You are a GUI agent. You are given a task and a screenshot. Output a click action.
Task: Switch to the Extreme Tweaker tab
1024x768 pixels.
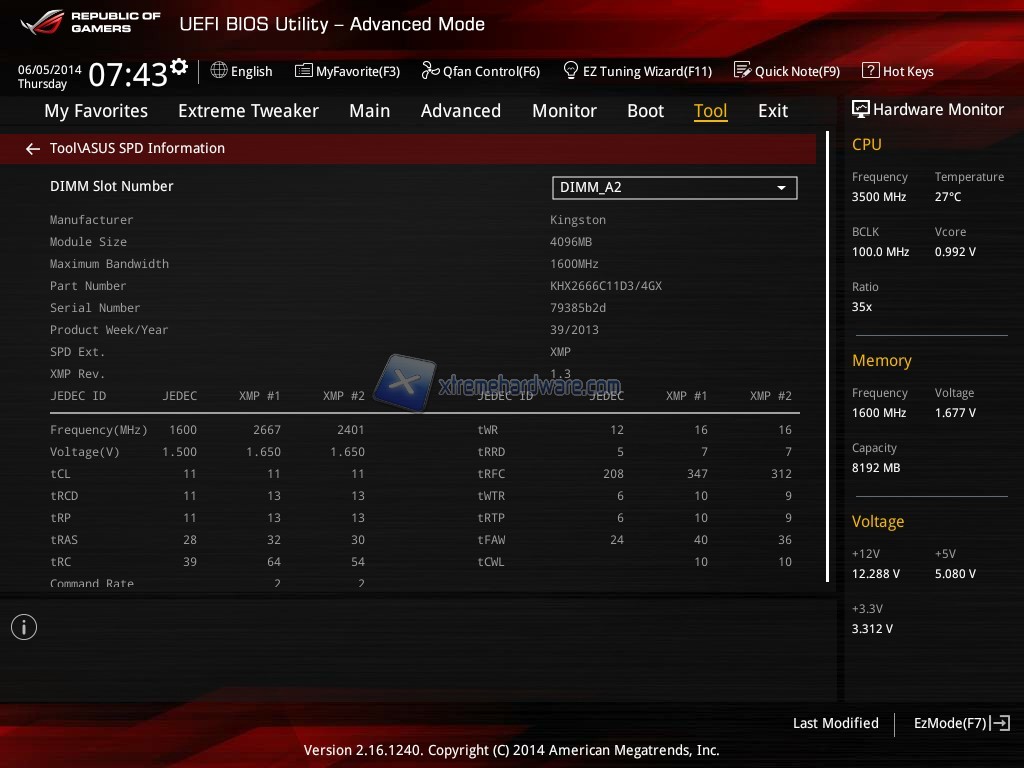248,111
